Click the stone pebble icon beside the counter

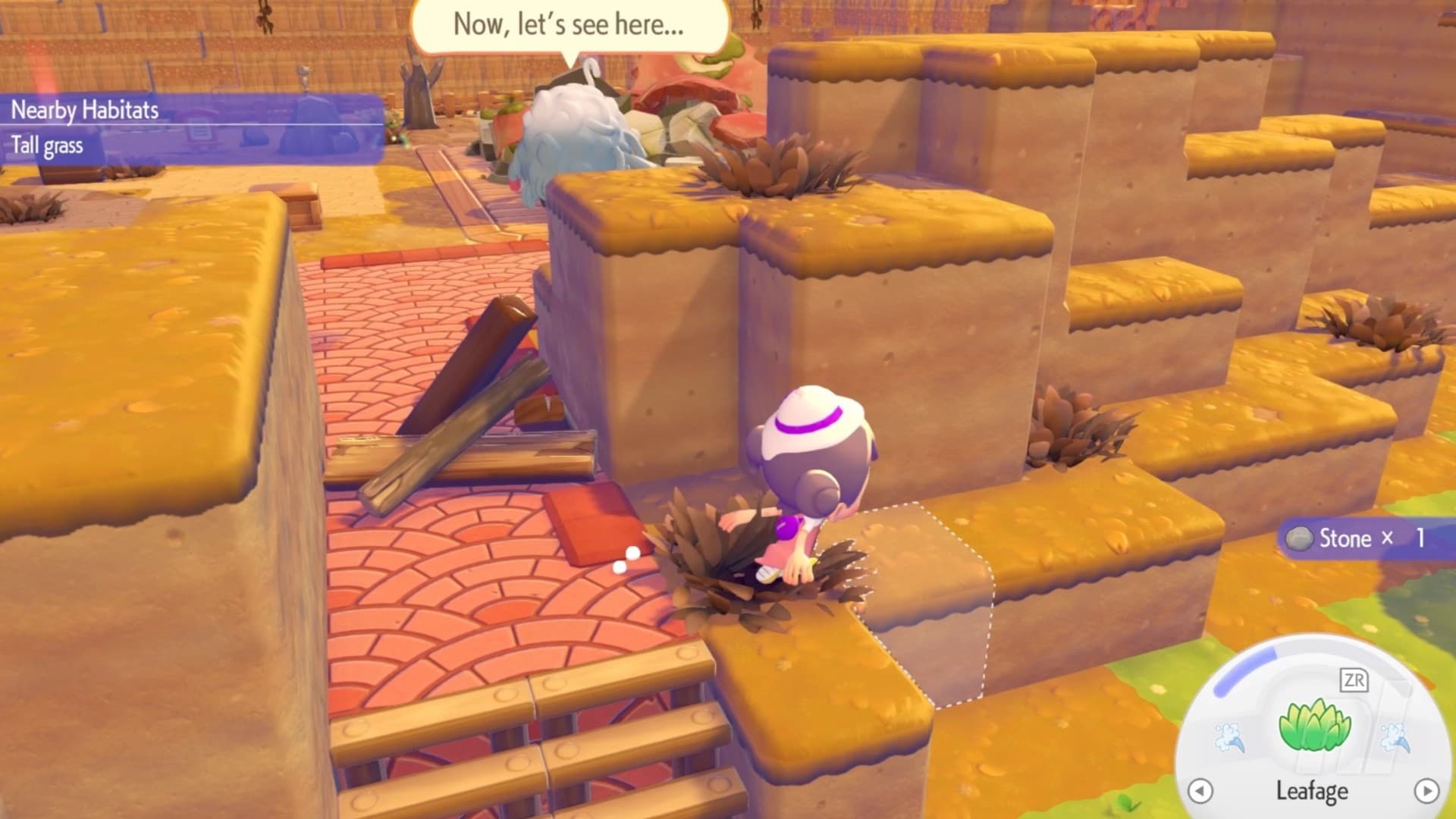[x=1299, y=539]
